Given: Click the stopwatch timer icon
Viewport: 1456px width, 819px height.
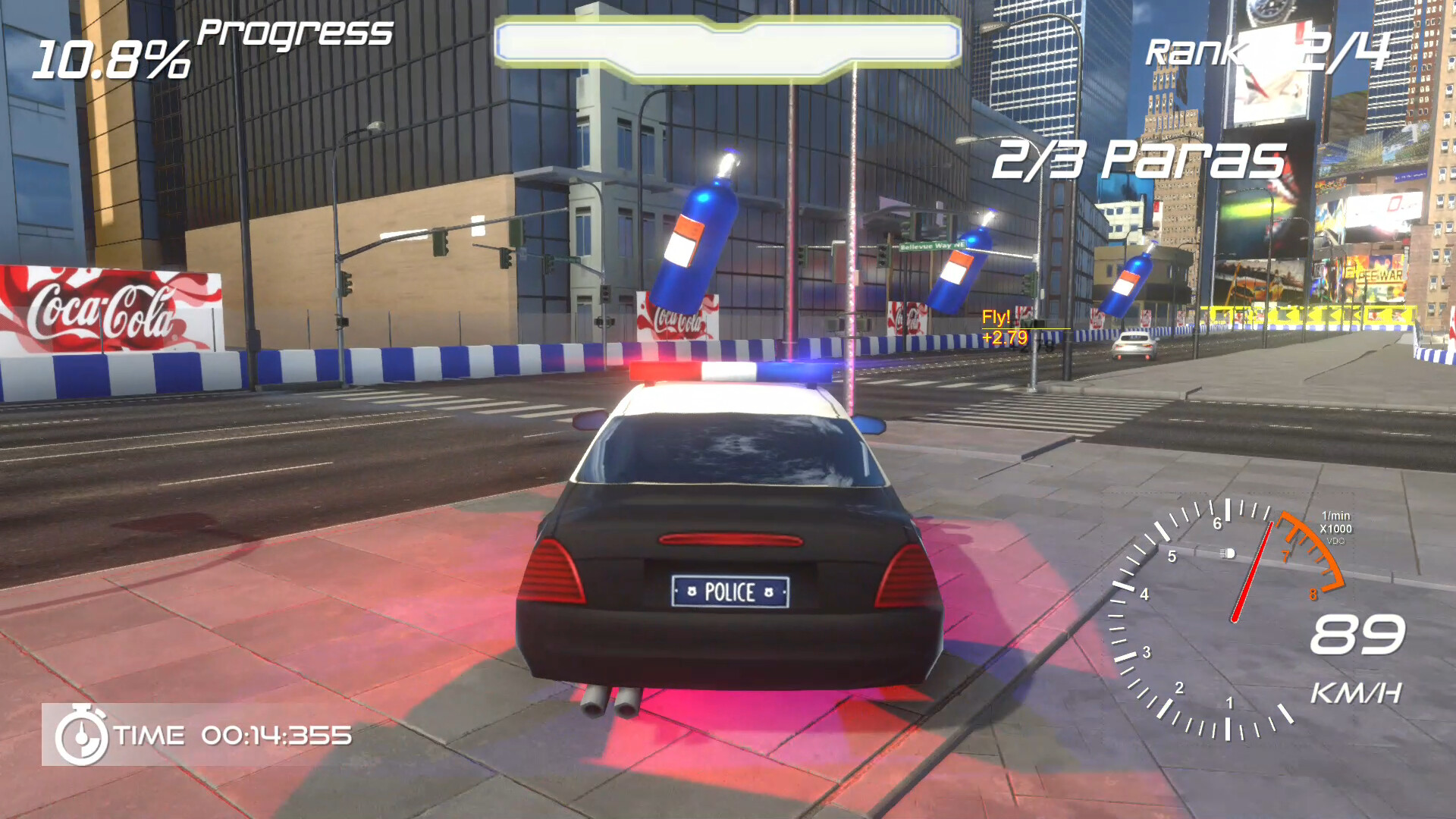Looking at the screenshot, I should click(x=82, y=734).
